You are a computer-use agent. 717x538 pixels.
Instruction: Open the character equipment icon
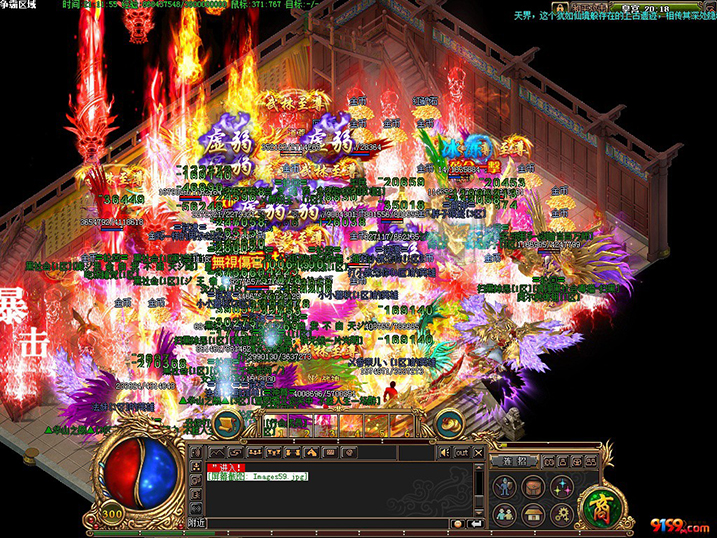pyautogui.click(x=505, y=486)
